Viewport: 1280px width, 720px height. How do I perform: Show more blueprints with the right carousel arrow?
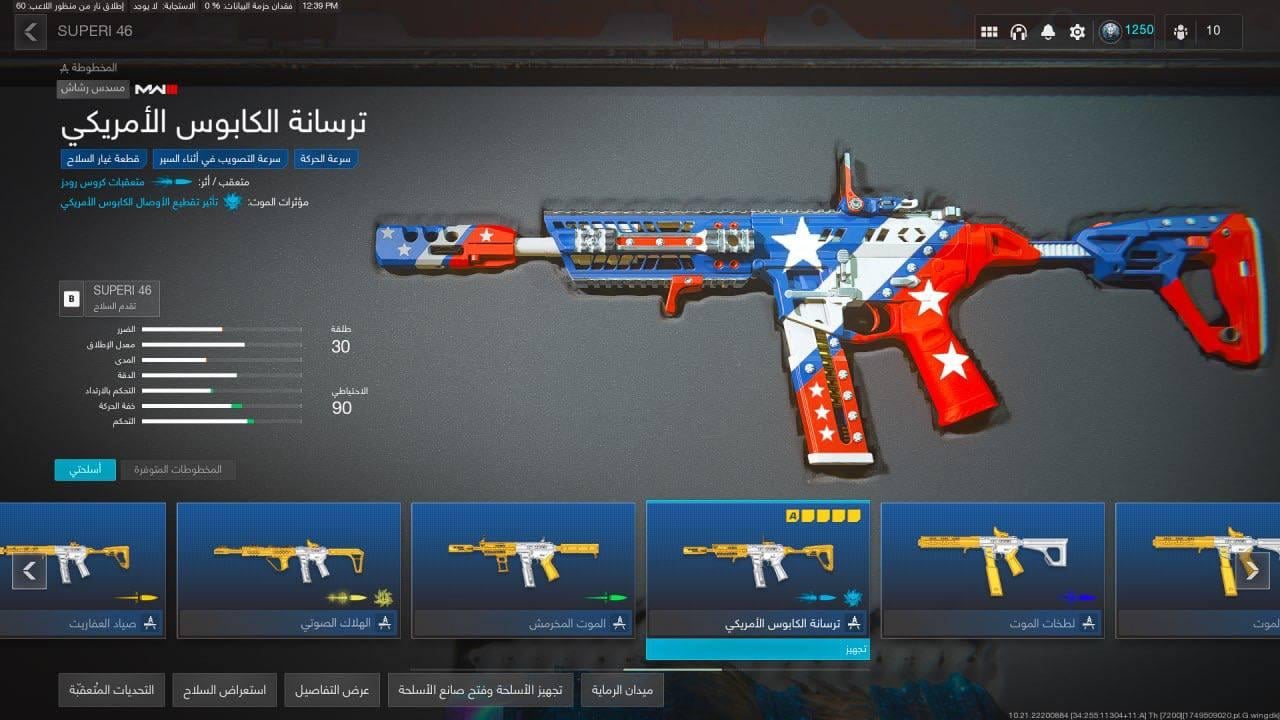tap(1250, 571)
